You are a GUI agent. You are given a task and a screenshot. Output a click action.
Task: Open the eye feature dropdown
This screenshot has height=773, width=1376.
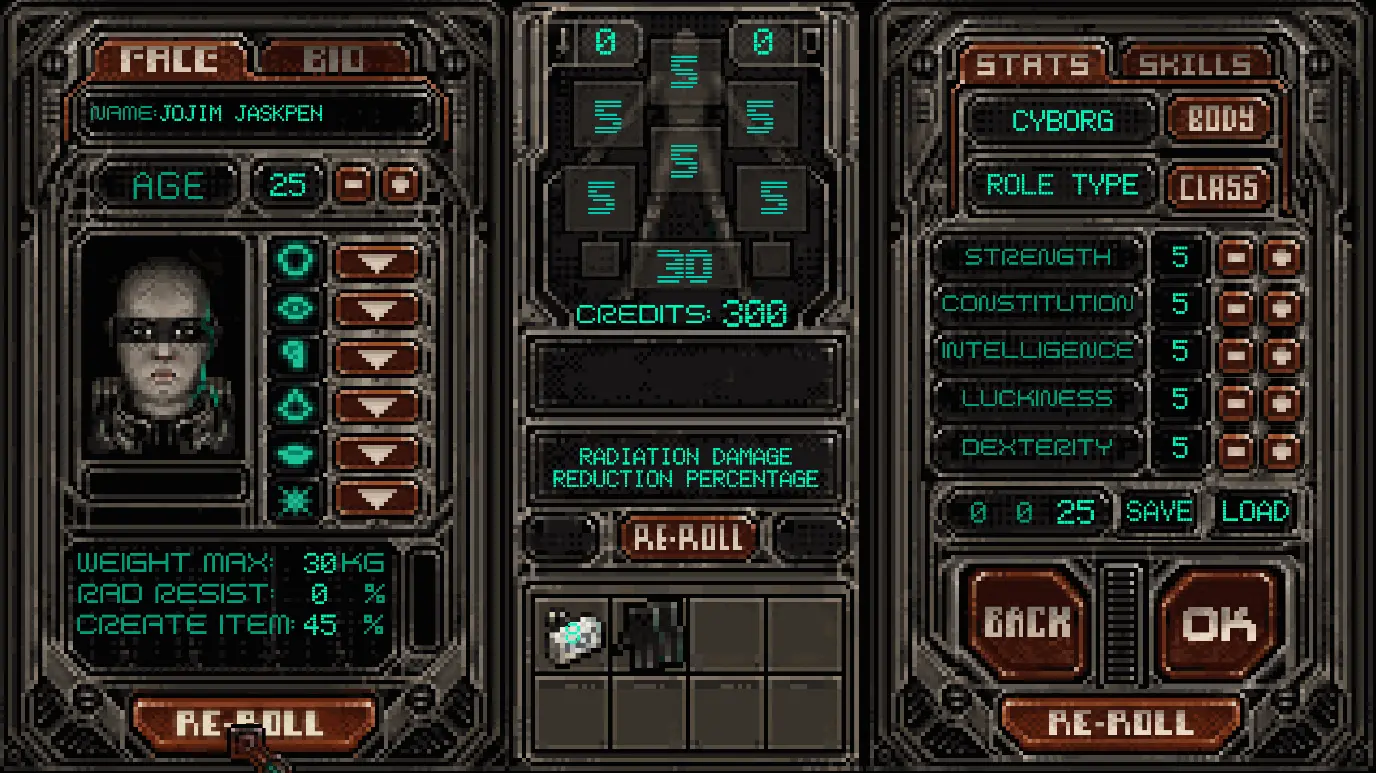[376, 310]
